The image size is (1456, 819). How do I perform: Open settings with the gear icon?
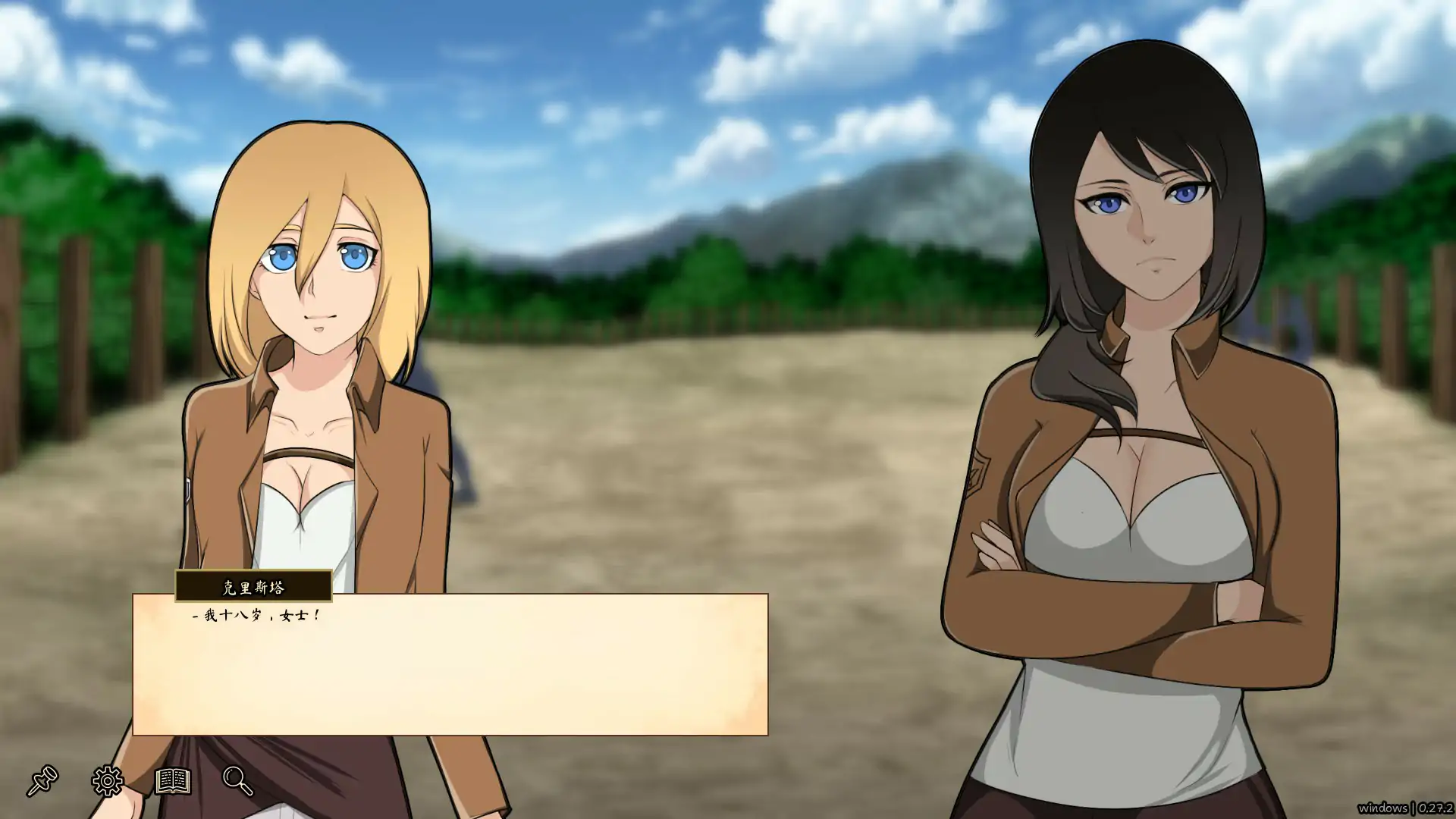click(108, 781)
